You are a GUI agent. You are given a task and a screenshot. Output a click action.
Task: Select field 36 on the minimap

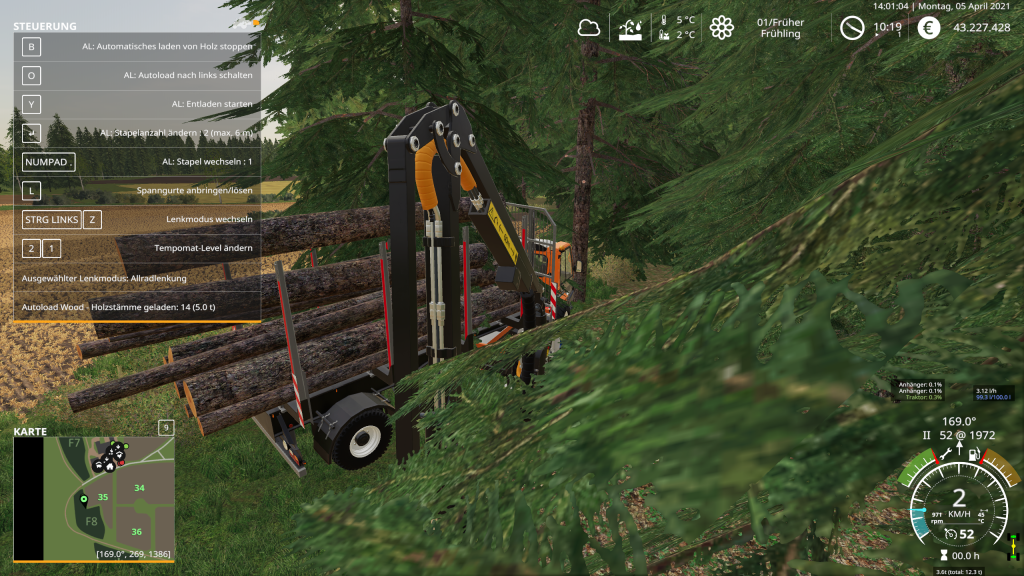(x=136, y=531)
